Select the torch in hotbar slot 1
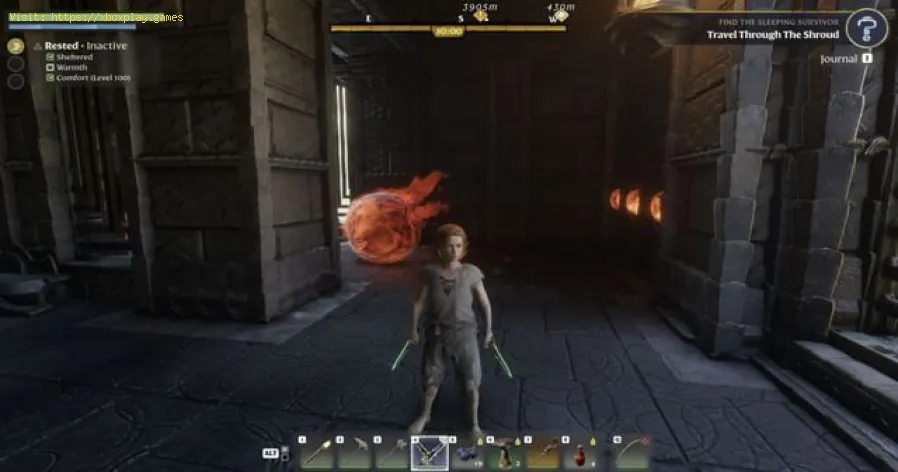 316,454
